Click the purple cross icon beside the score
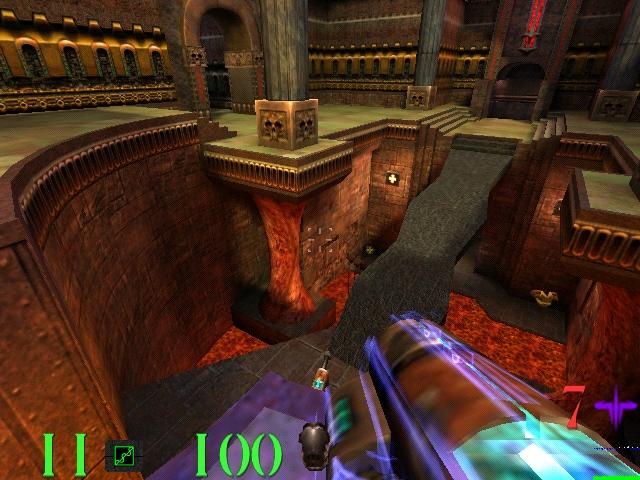Viewport: 640px width, 480px height. pos(614,409)
